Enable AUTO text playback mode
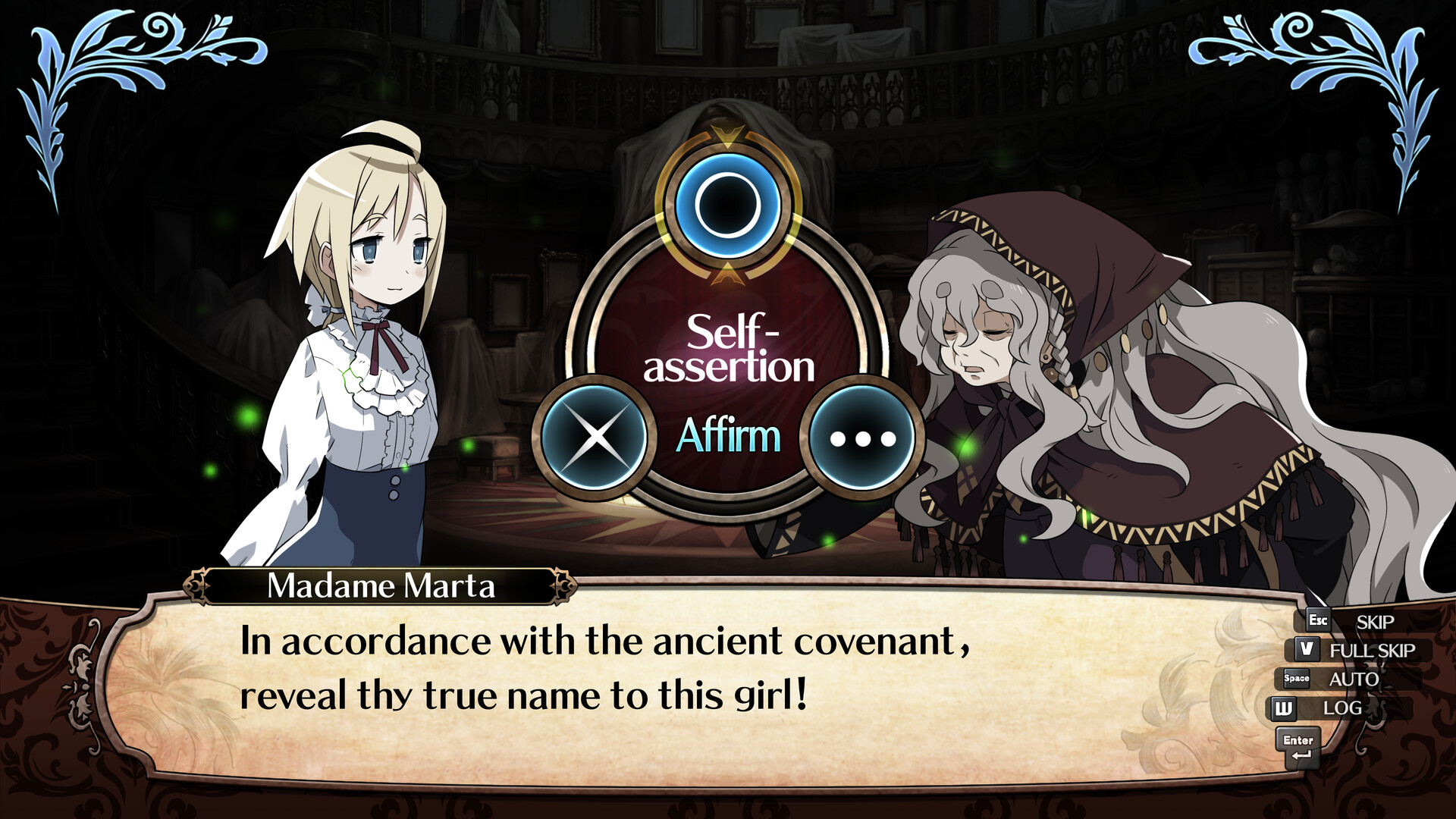Screen dimensions: 1456x819 (1355, 679)
